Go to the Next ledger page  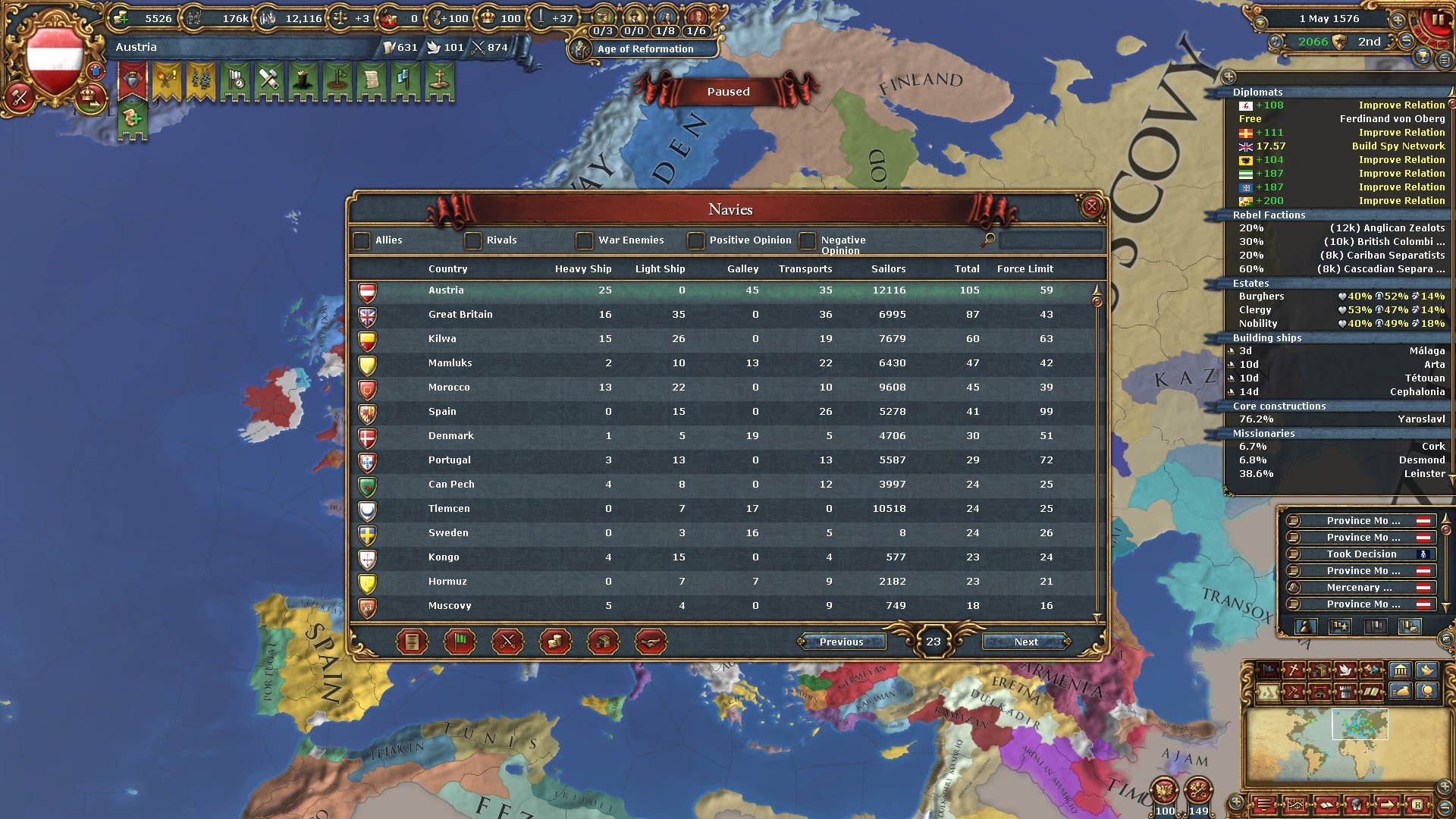click(x=1026, y=642)
